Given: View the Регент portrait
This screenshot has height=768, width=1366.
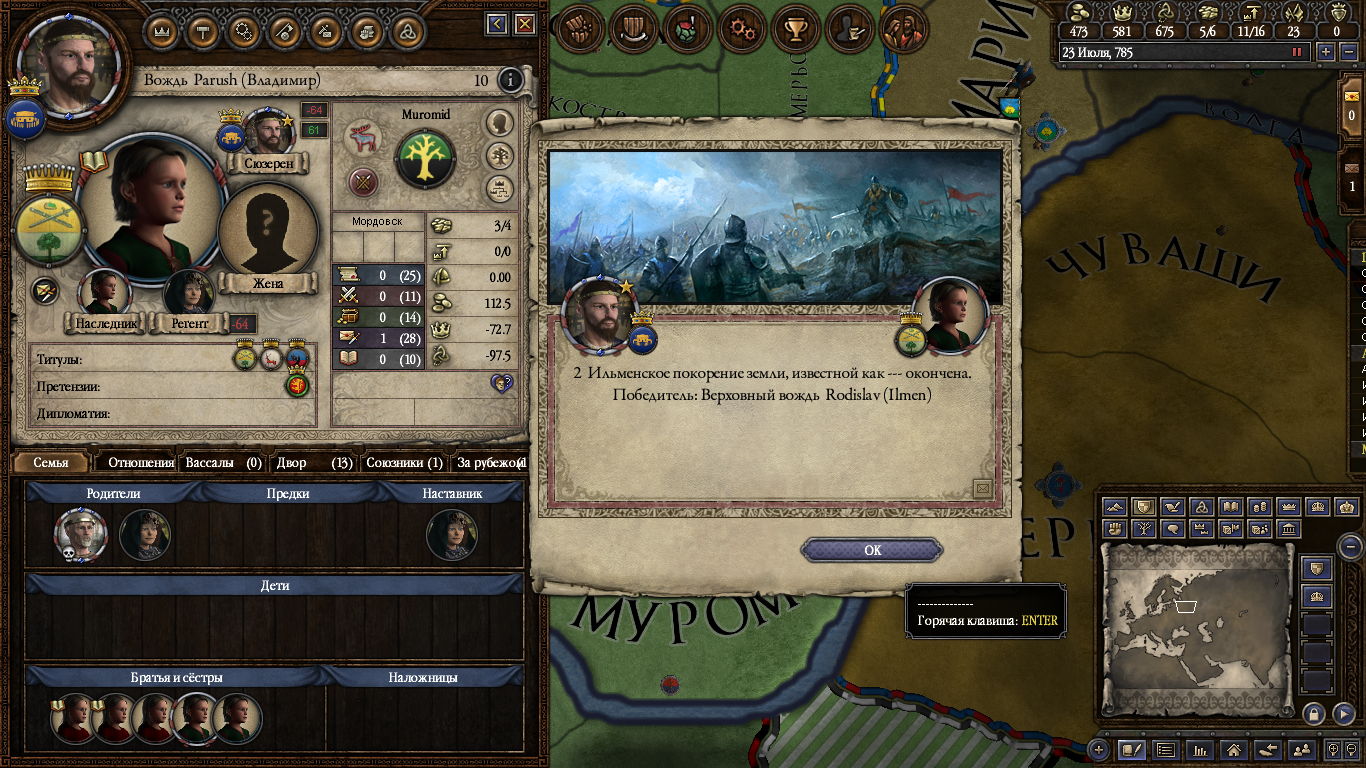Looking at the screenshot, I should (x=189, y=292).
